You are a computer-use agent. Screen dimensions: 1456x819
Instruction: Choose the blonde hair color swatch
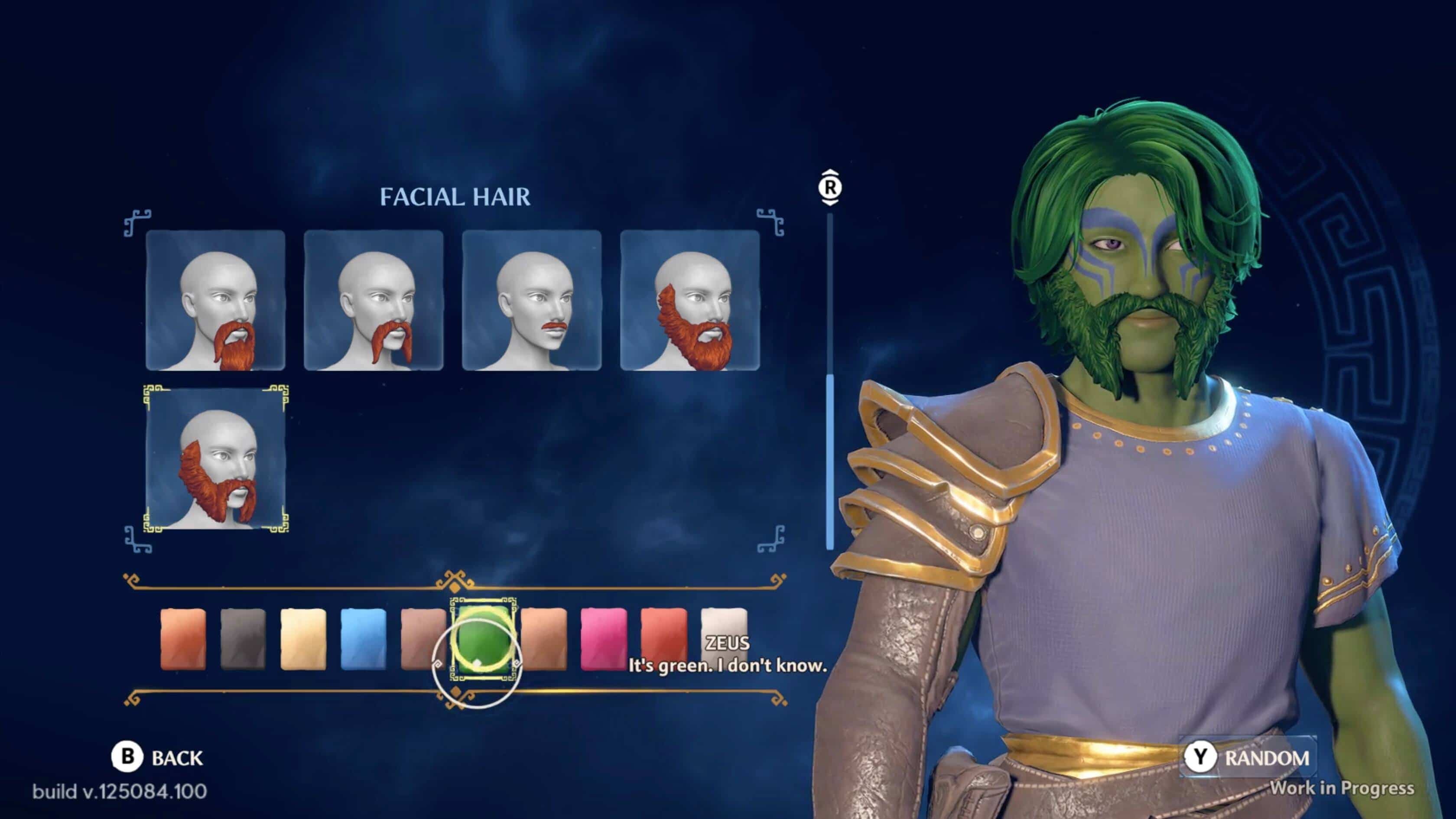pos(303,639)
